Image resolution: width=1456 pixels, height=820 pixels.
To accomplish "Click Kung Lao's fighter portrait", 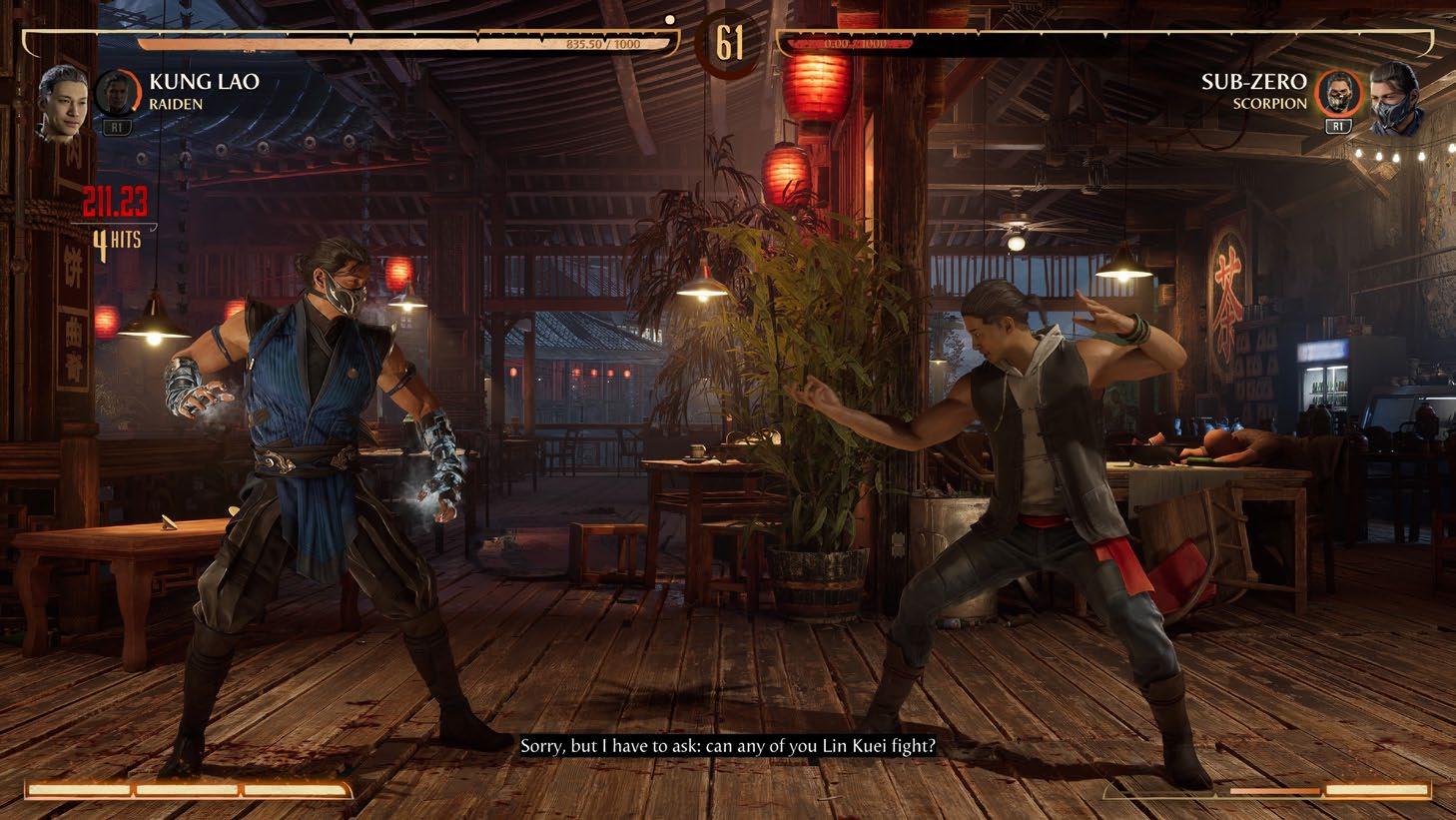I will tap(62, 102).
